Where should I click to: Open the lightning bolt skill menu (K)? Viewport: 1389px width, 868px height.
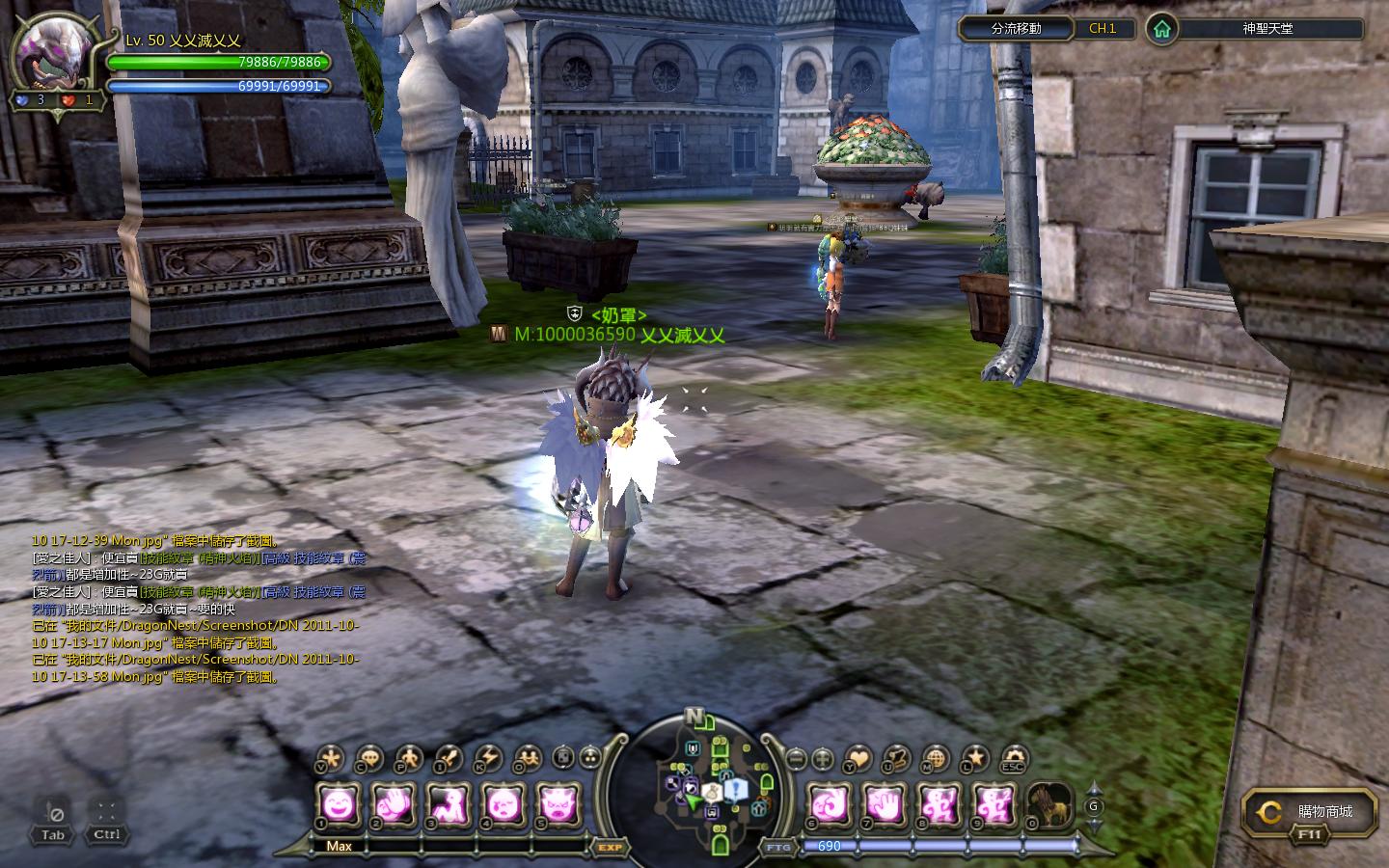pos(487,758)
